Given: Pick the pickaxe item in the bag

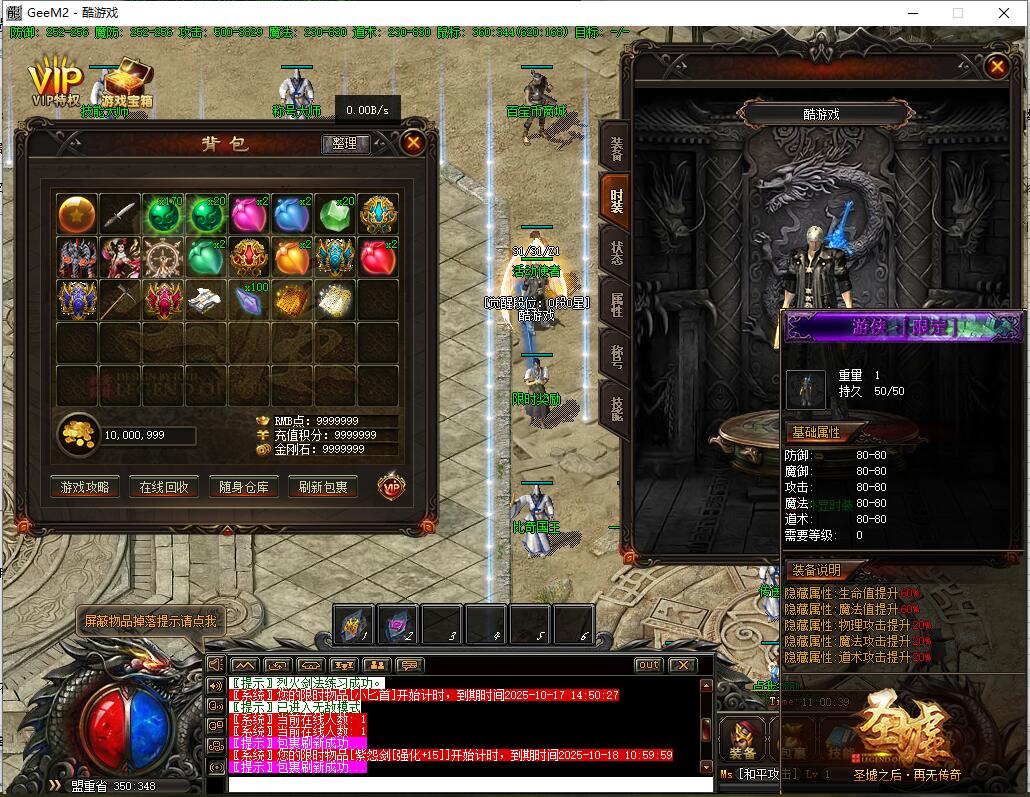Looking at the screenshot, I should pos(120,300).
